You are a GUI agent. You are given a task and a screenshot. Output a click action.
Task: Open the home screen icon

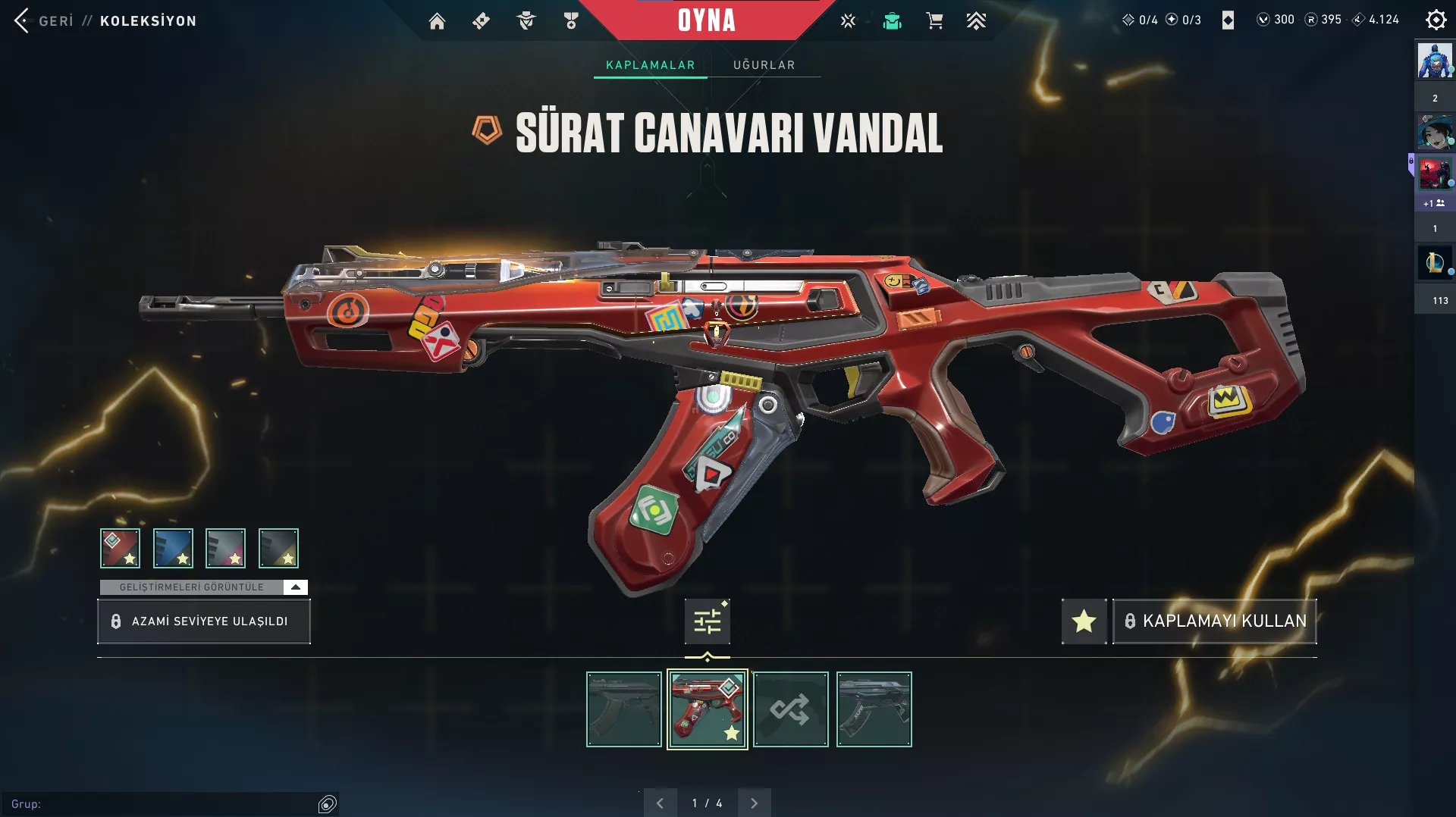[437, 21]
